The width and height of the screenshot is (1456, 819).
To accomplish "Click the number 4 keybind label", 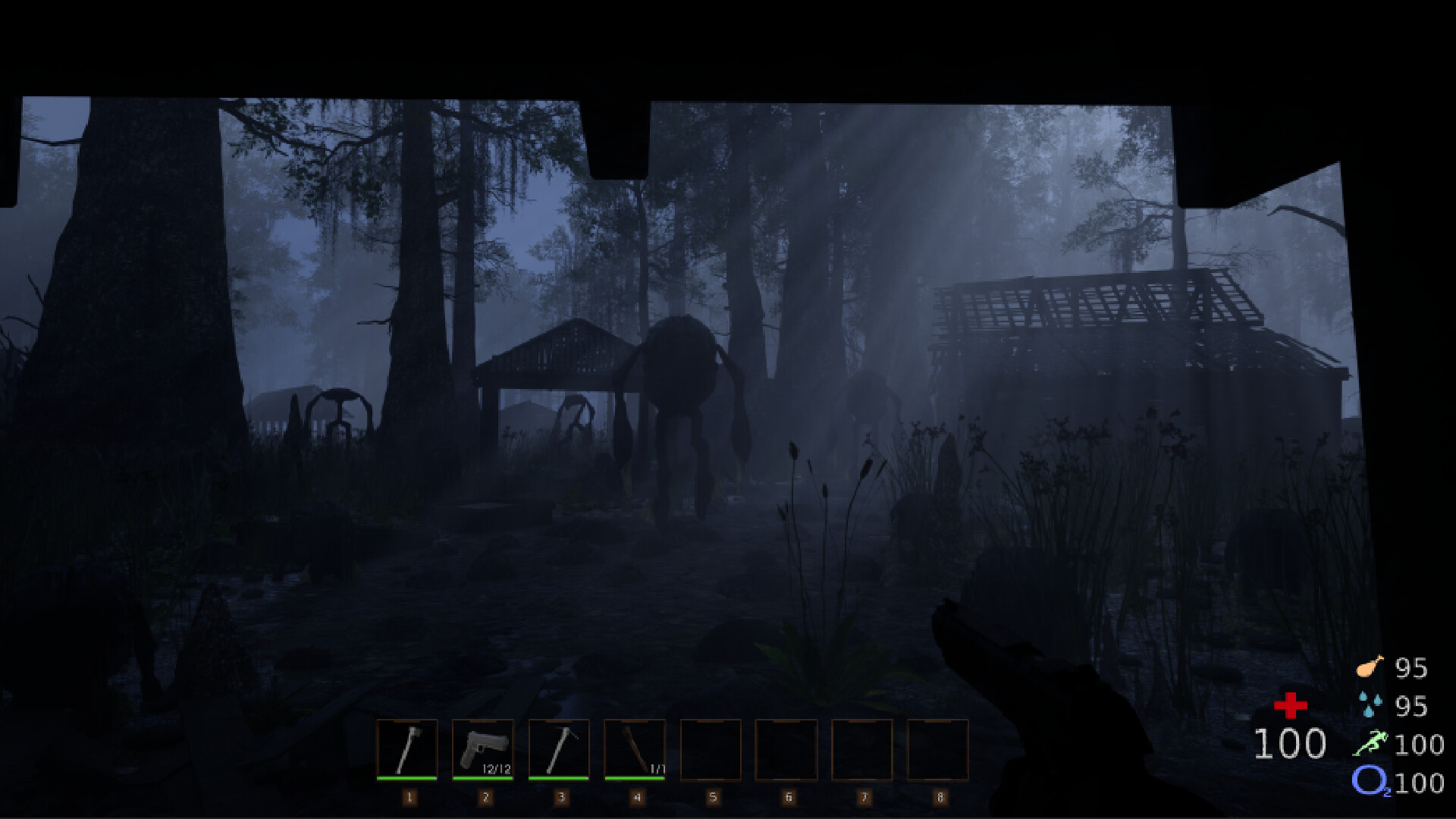I will point(637,795).
